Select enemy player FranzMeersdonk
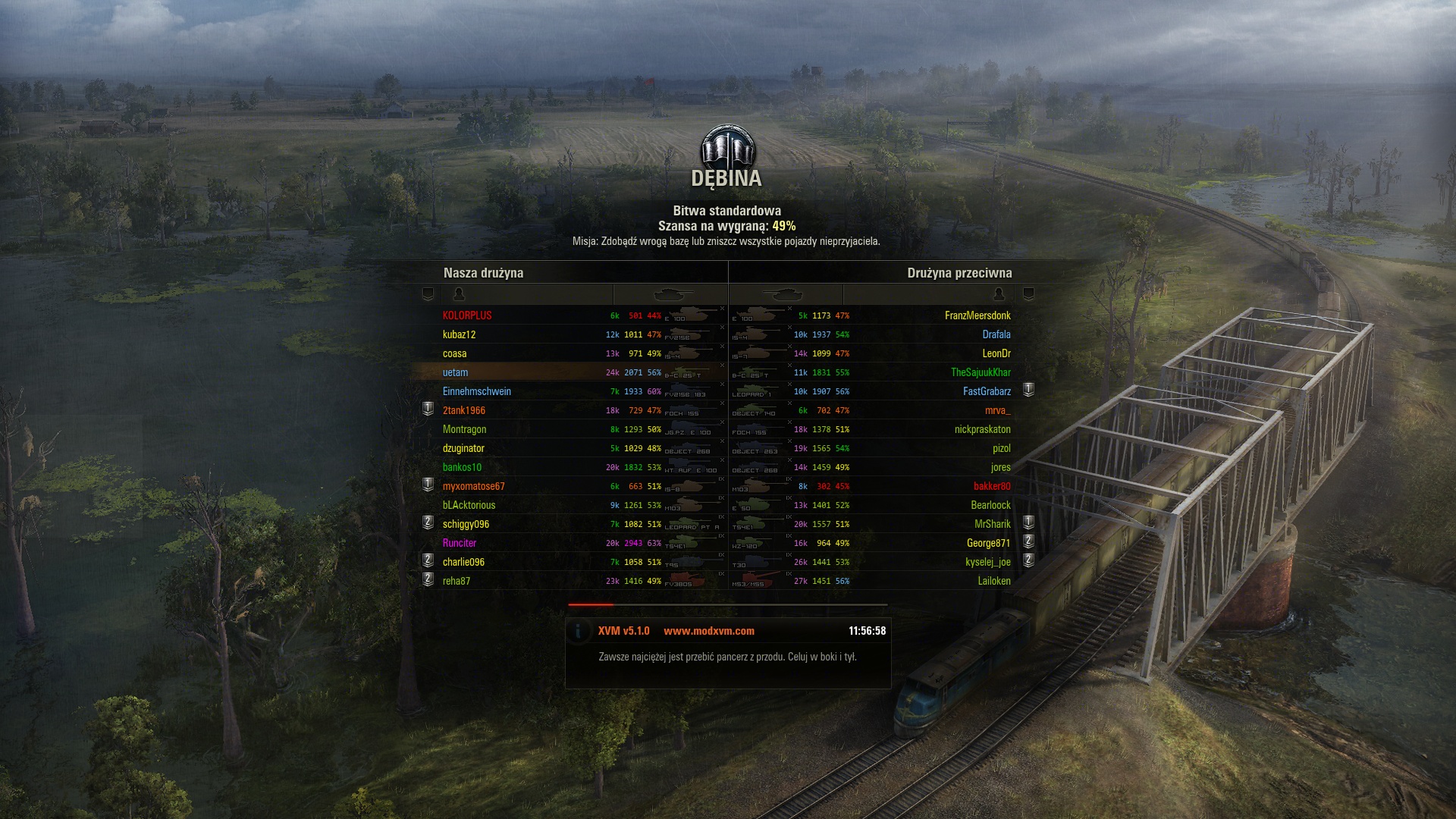Viewport: 1456px width, 819px height. point(977,315)
